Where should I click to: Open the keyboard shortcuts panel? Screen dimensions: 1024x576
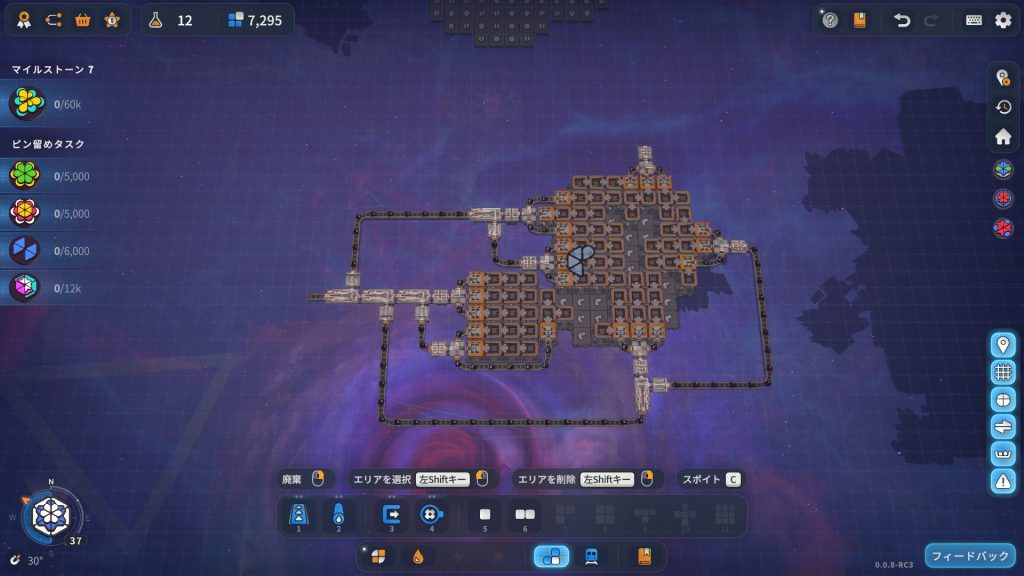[973, 20]
